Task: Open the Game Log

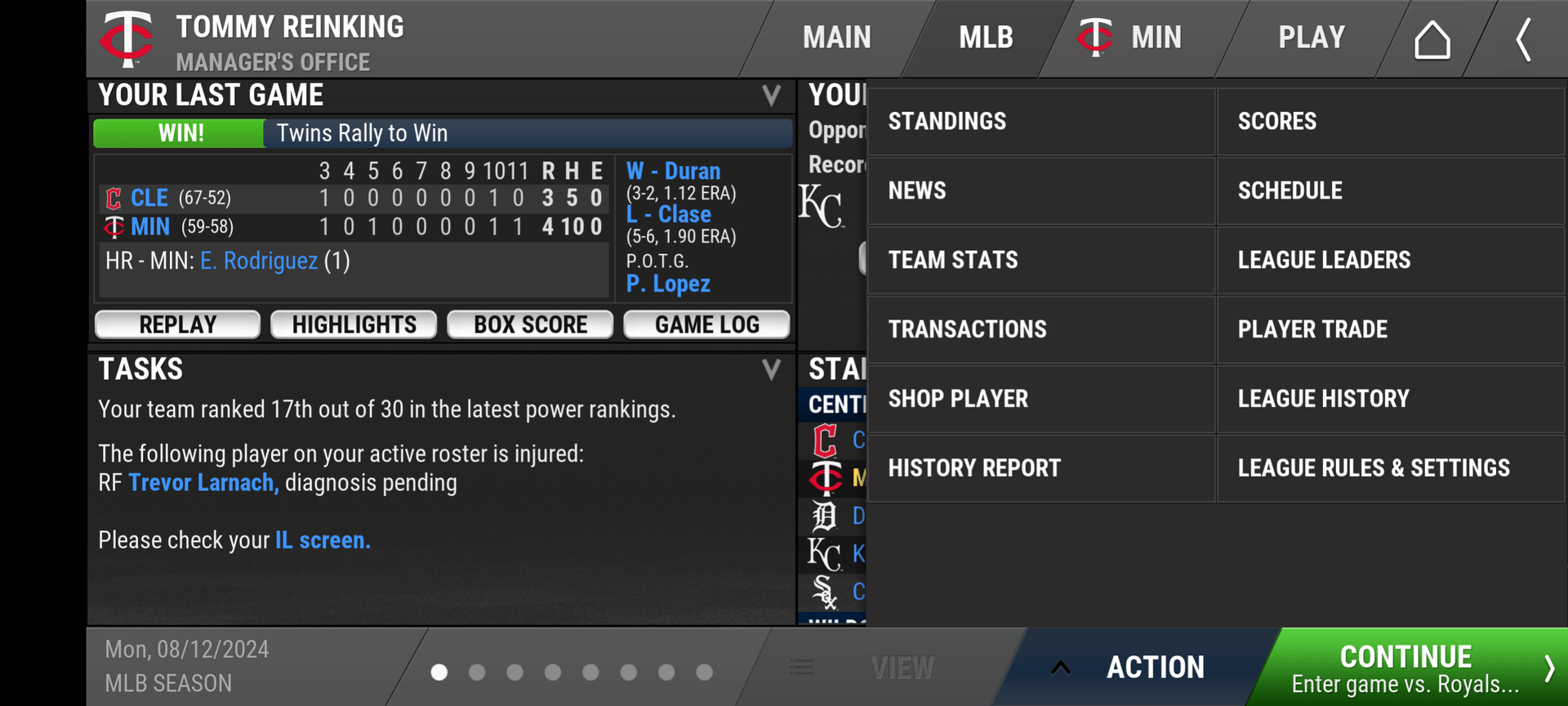Action: 706,324
